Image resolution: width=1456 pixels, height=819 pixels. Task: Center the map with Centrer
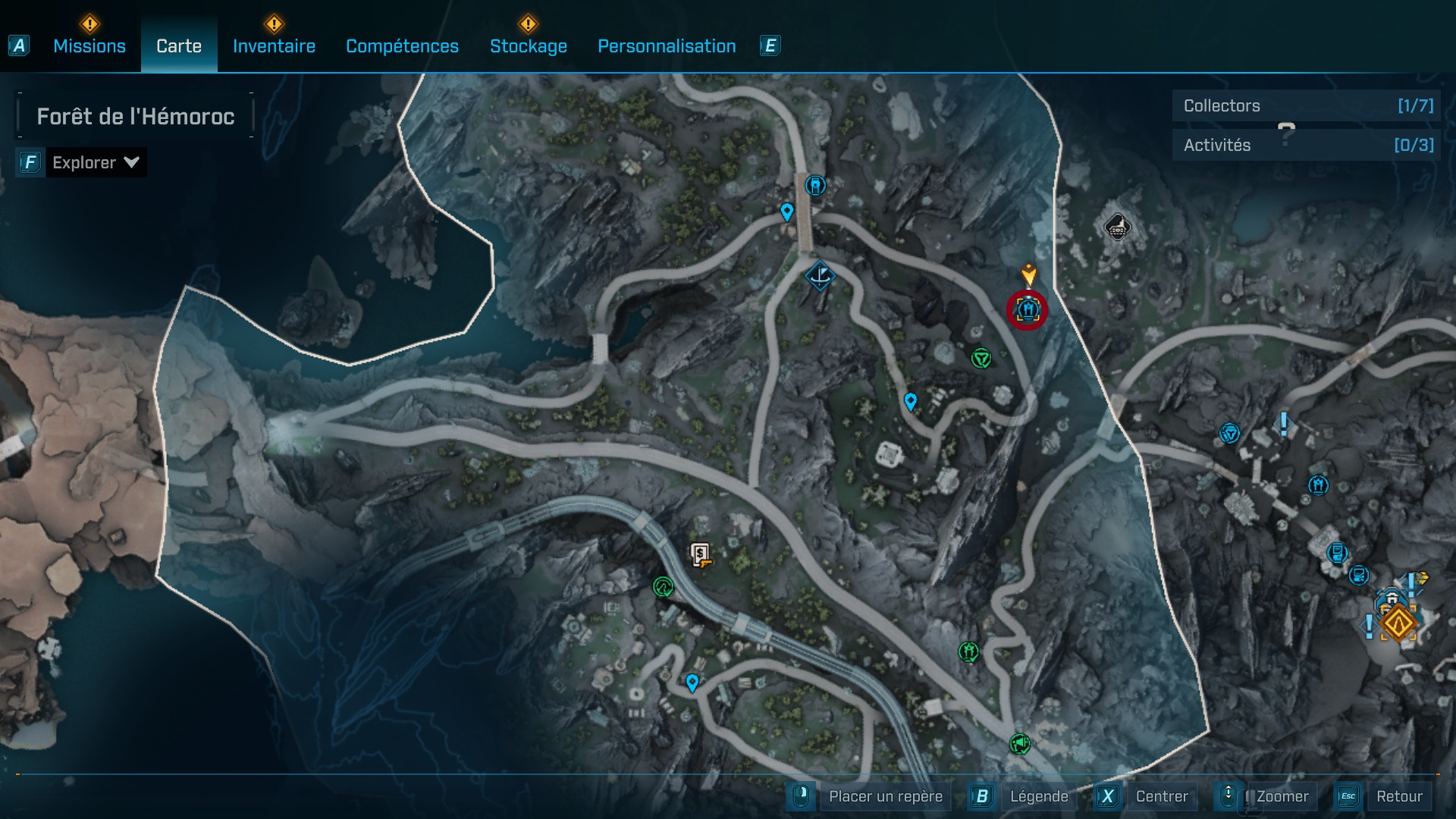[1161, 796]
